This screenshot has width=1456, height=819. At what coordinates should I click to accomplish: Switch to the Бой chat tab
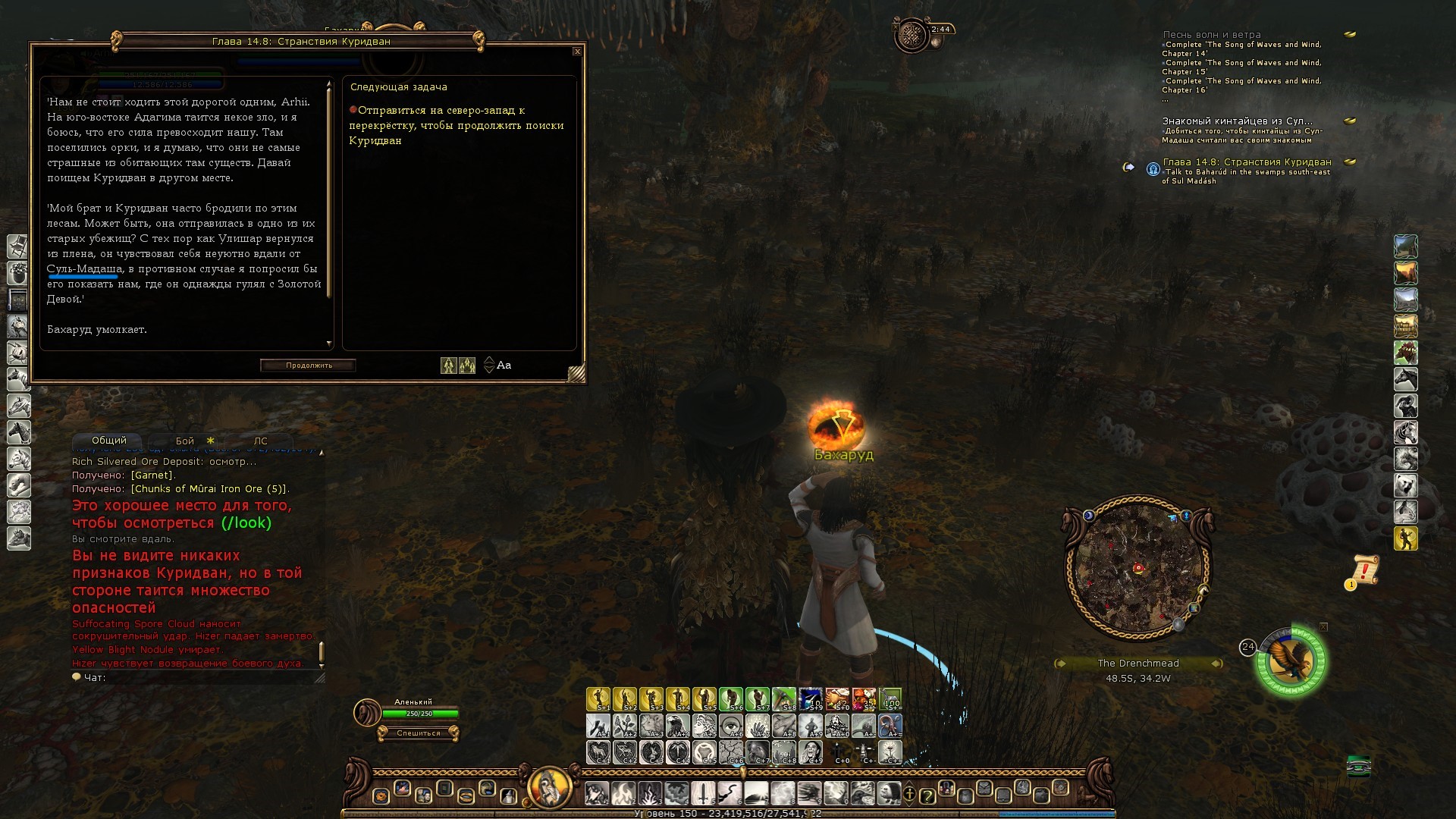(x=185, y=441)
